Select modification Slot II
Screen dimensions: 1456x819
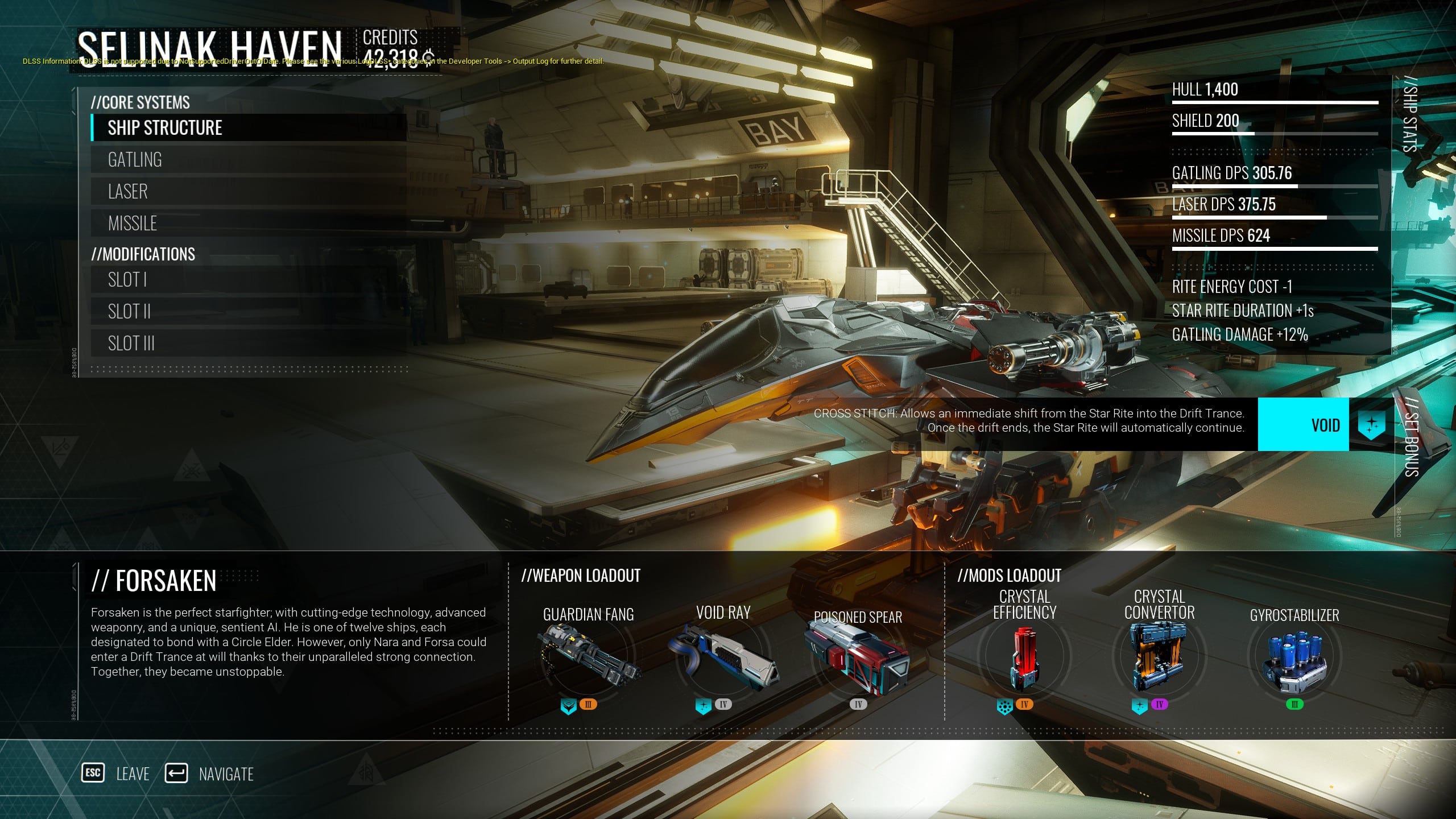click(249, 312)
